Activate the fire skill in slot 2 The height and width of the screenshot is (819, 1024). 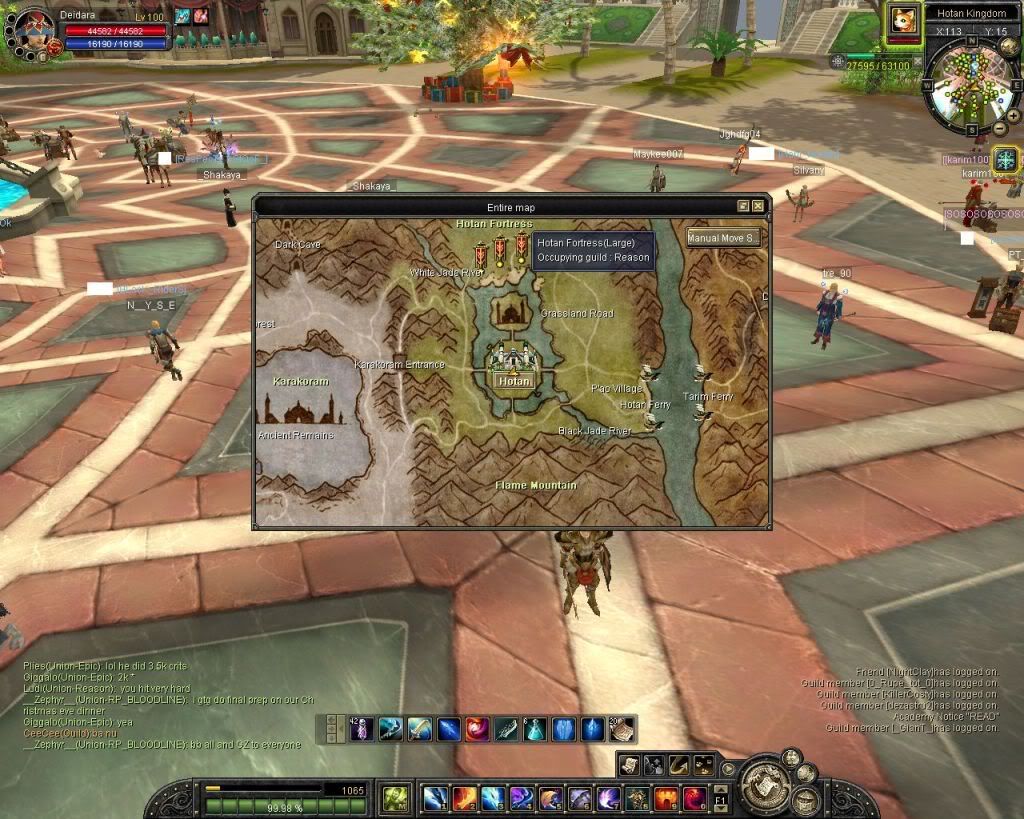[x=464, y=798]
